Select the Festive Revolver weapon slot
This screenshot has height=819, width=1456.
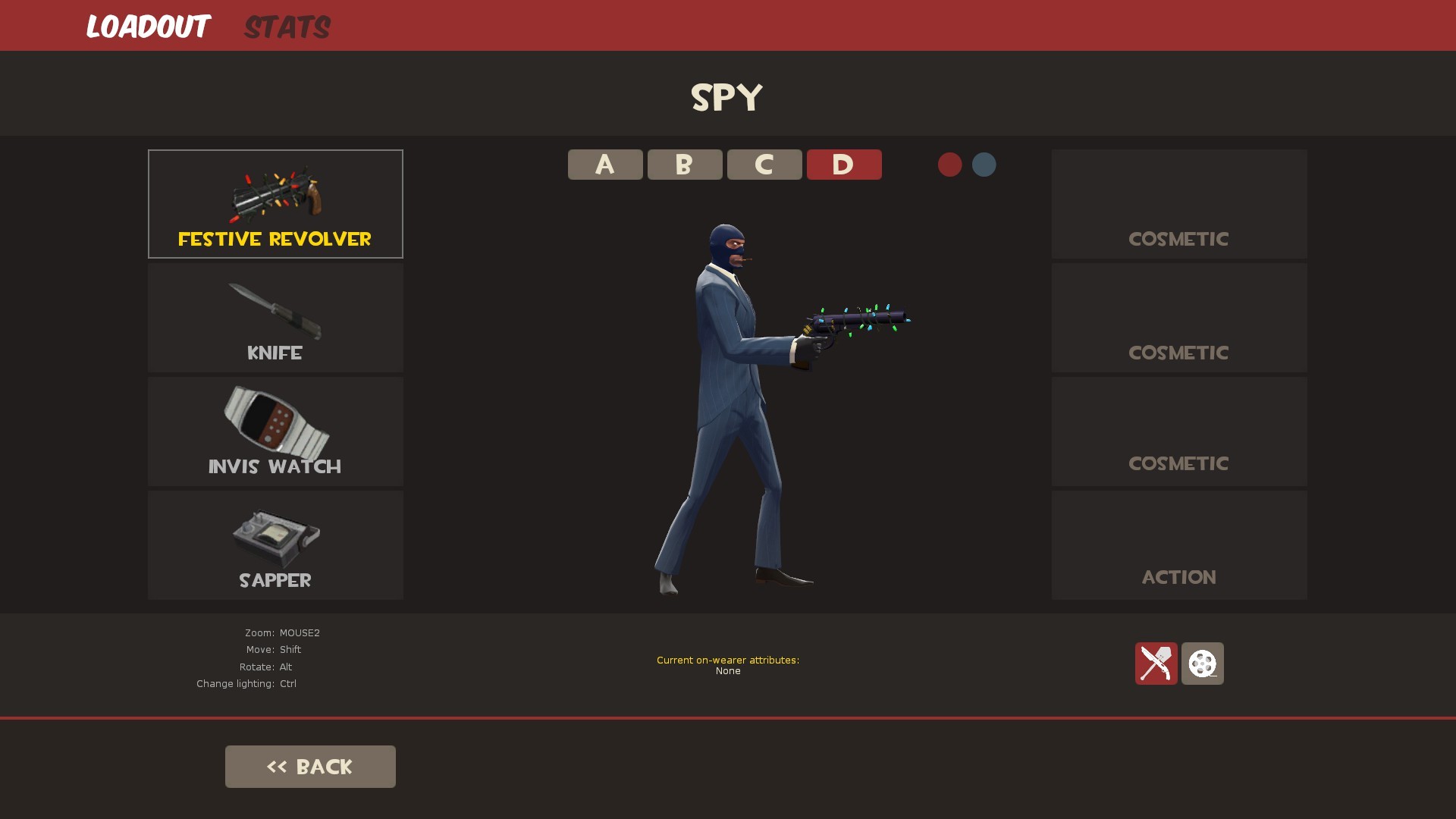coord(275,203)
